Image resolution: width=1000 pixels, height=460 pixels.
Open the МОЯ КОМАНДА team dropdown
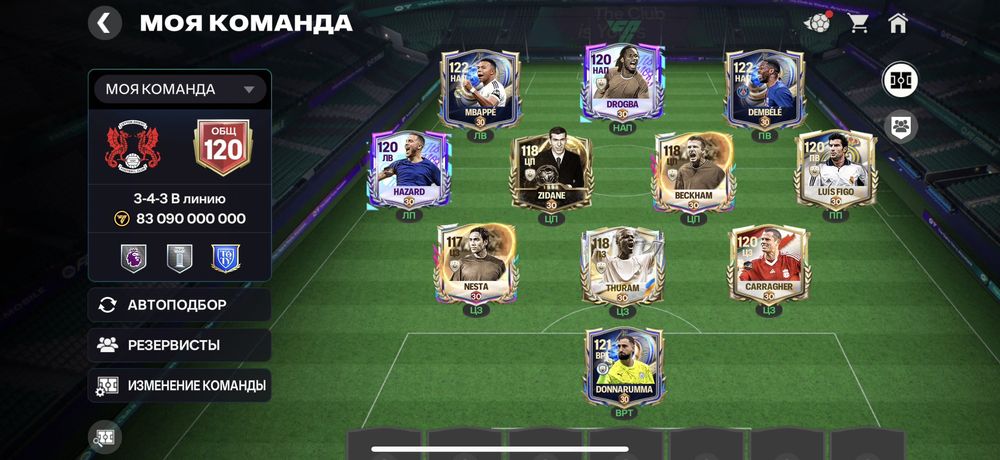[180, 89]
